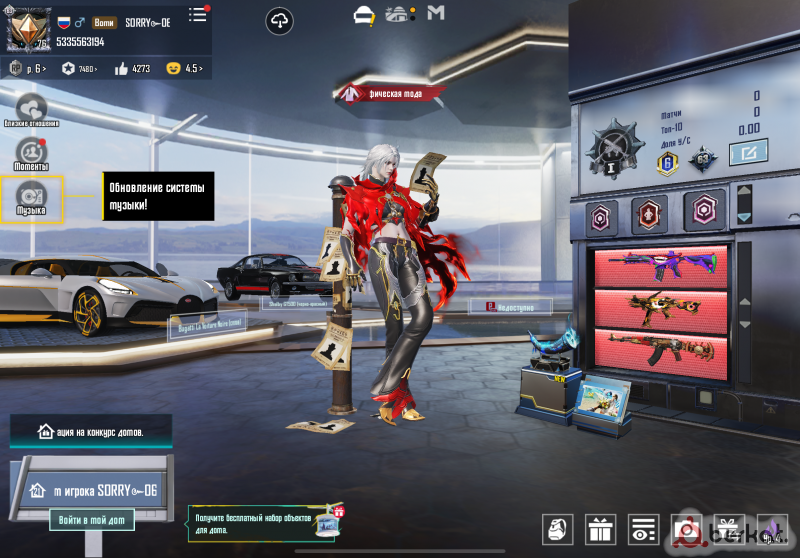Open the camera screenshot mode
The image size is (800, 558).
688,530
